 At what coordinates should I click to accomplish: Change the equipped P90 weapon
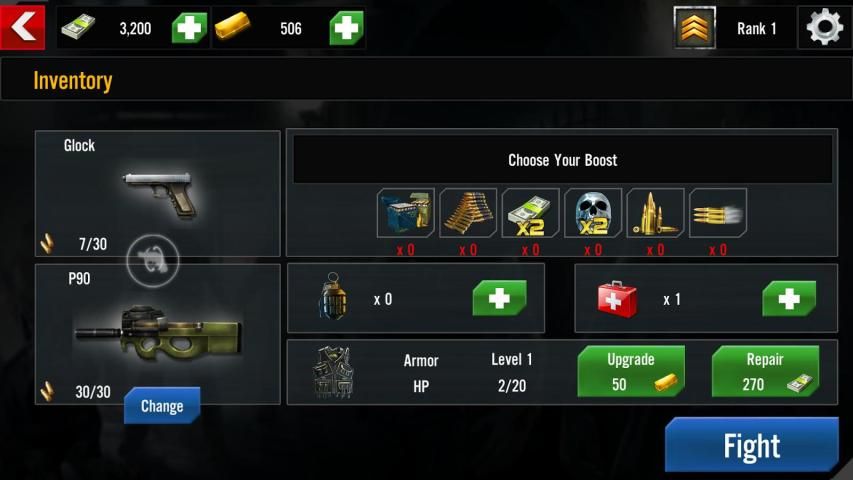coord(162,406)
